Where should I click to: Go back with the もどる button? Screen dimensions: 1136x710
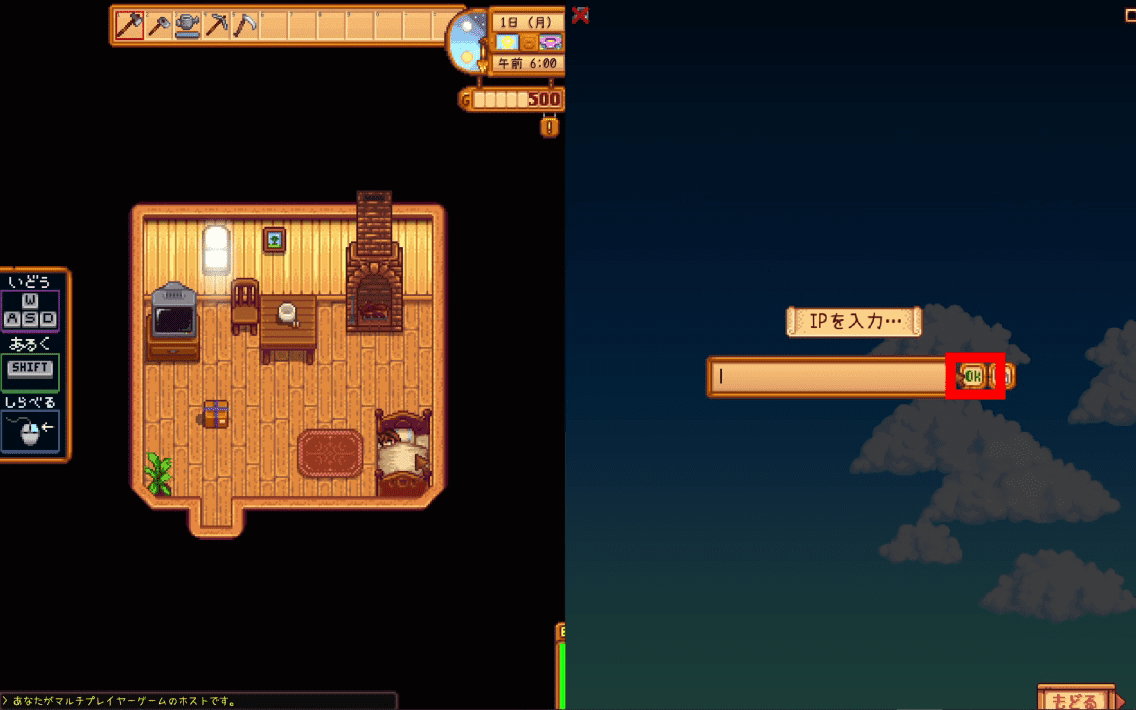click(x=1076, y=699)
